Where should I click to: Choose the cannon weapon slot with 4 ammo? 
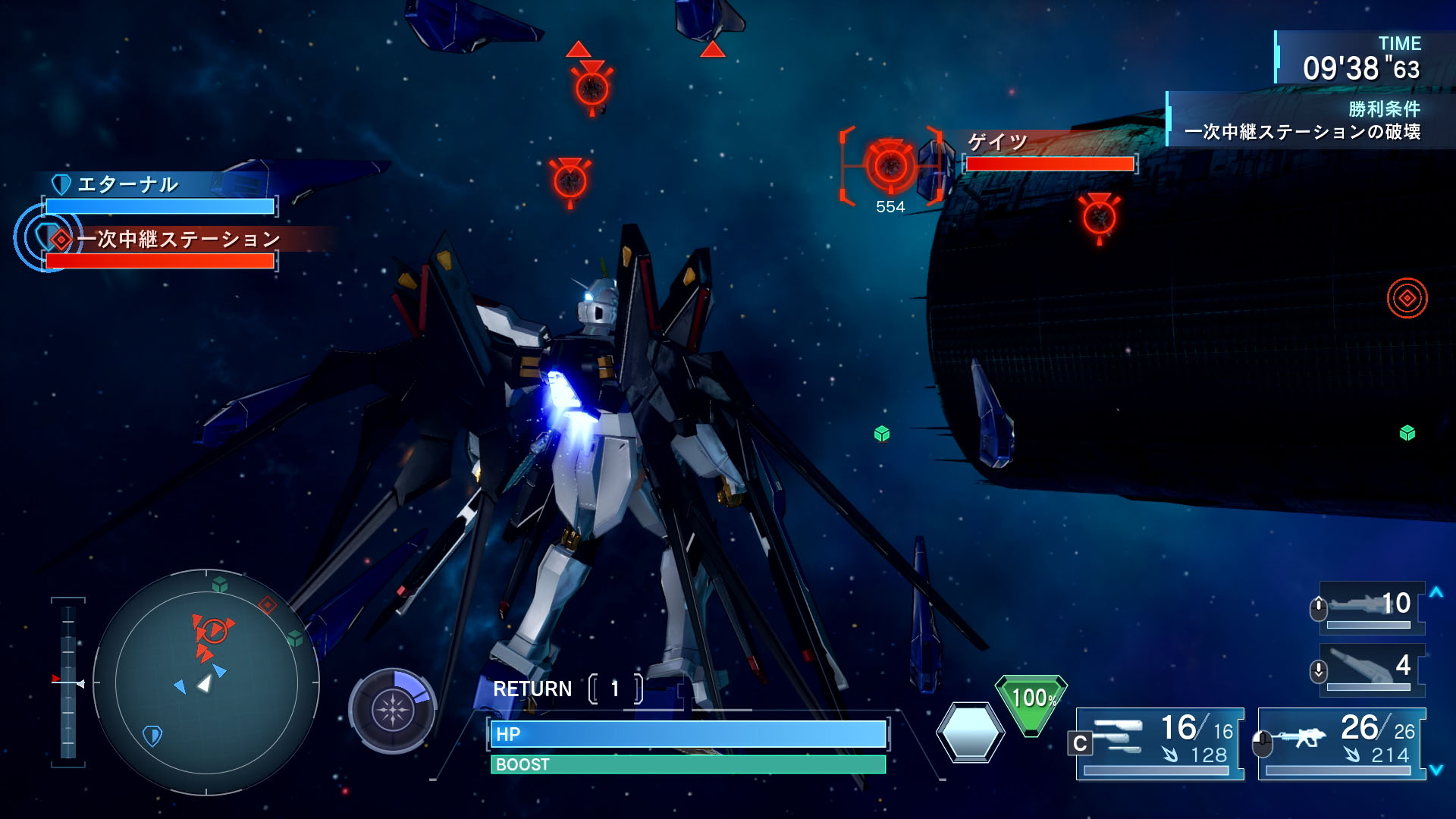1371,669
